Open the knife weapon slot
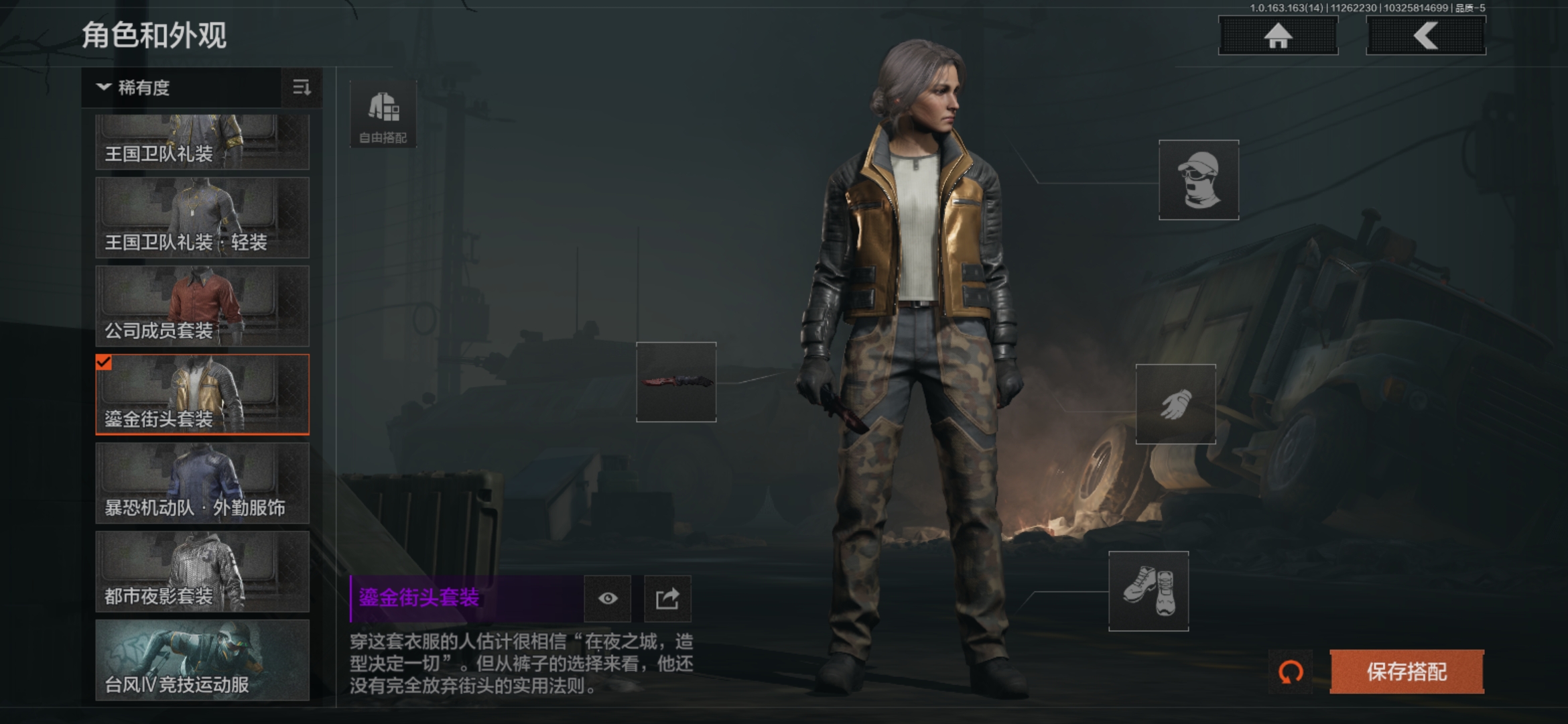Screen dimensions: 1568x724 (676, 382)
